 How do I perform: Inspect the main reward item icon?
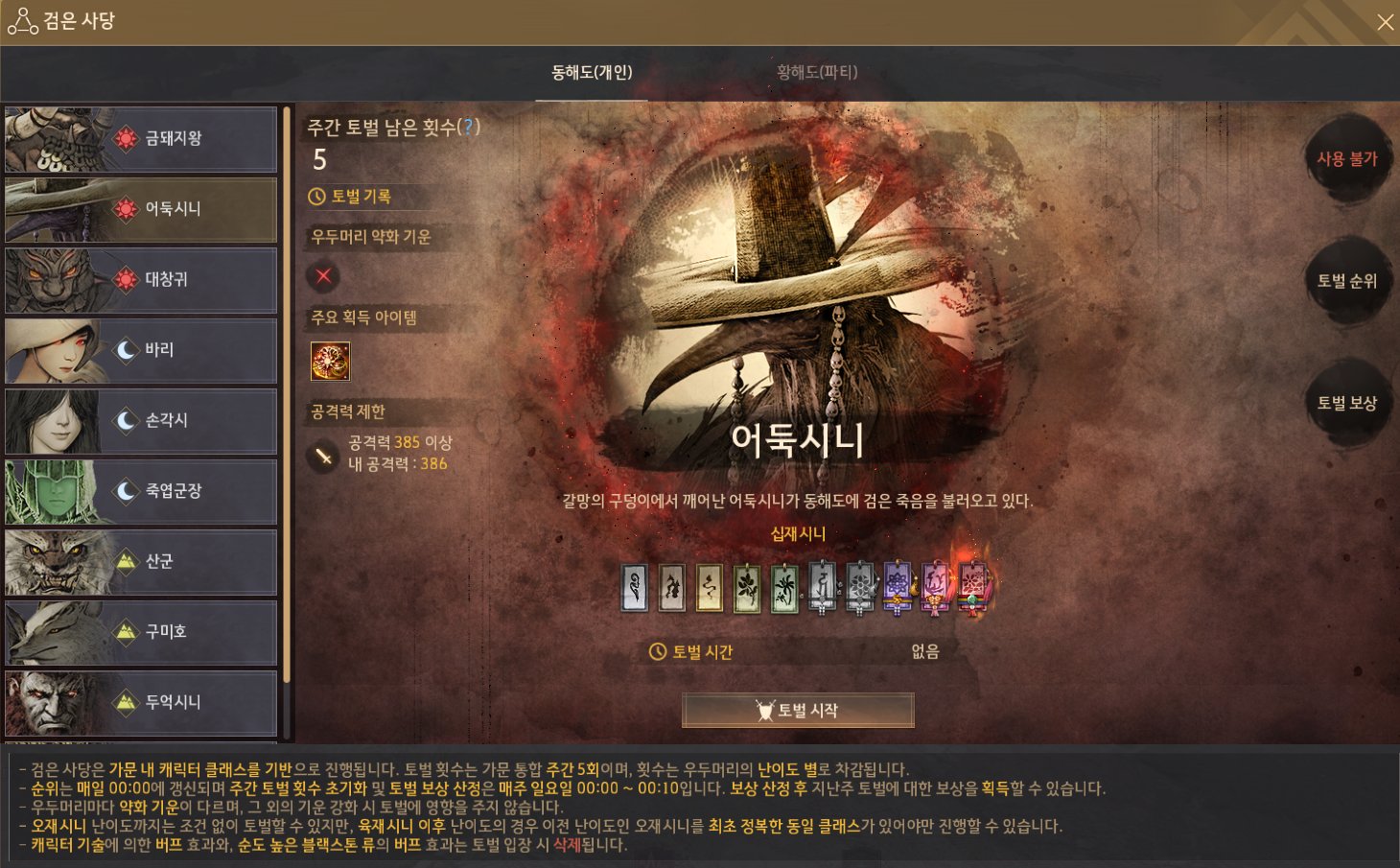point(330,362)
